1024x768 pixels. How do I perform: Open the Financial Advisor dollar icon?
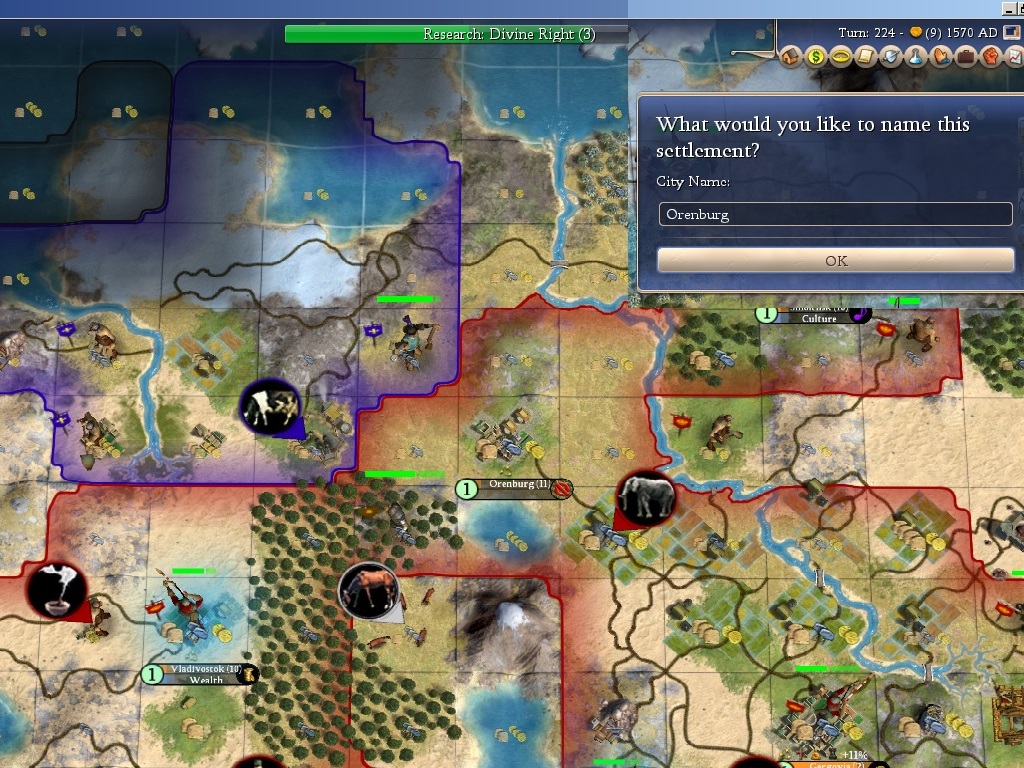(816, 57)
